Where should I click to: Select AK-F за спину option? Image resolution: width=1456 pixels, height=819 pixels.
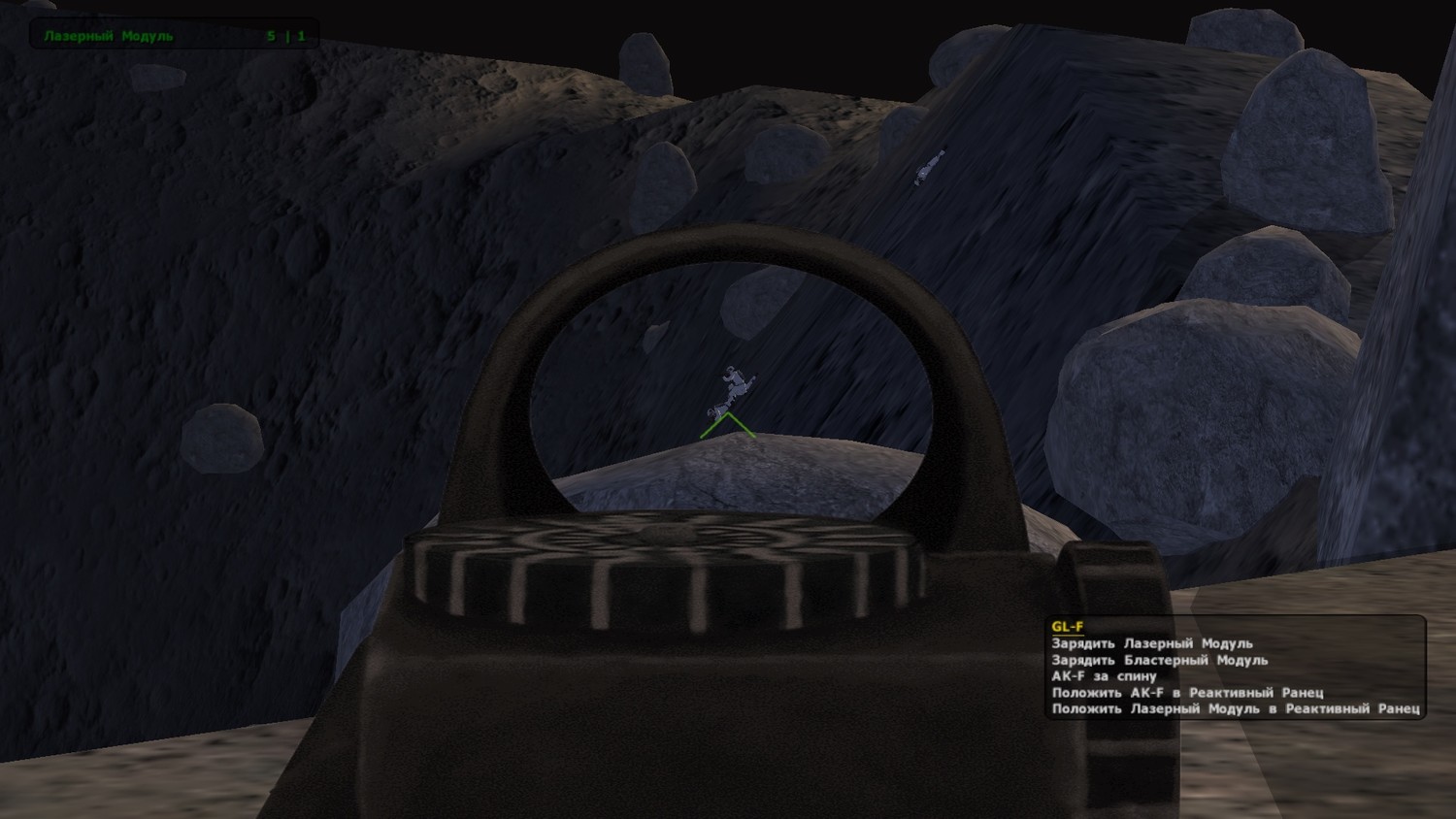(1105, 676)
